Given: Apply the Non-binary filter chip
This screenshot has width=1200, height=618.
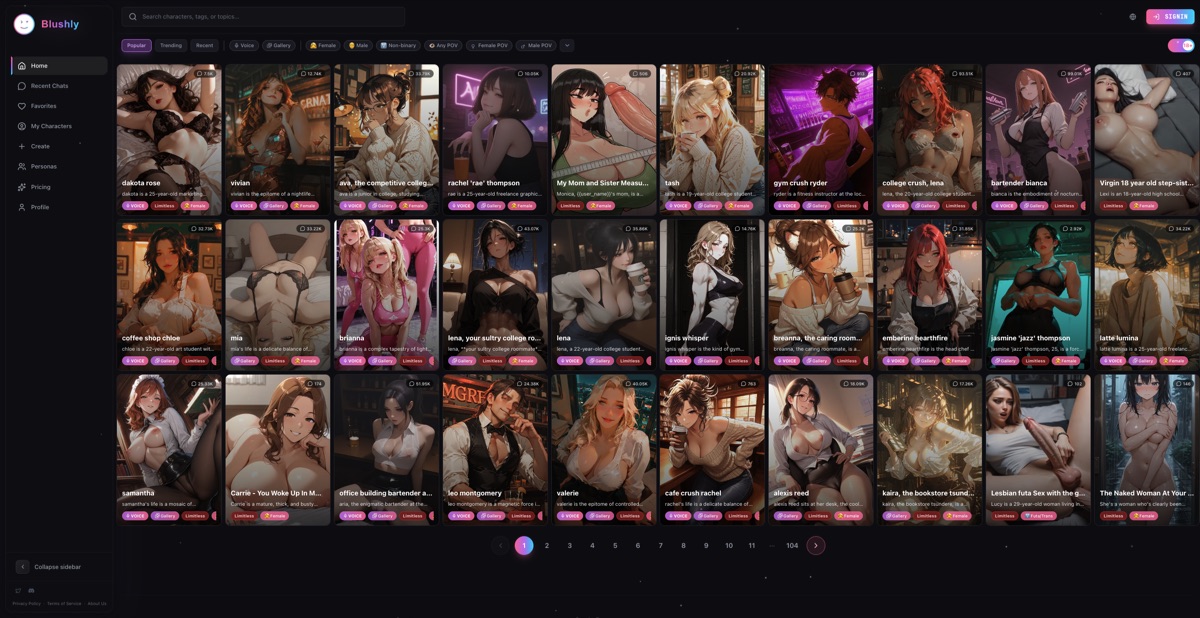Looking at the screenshot, I should point(398,45).
